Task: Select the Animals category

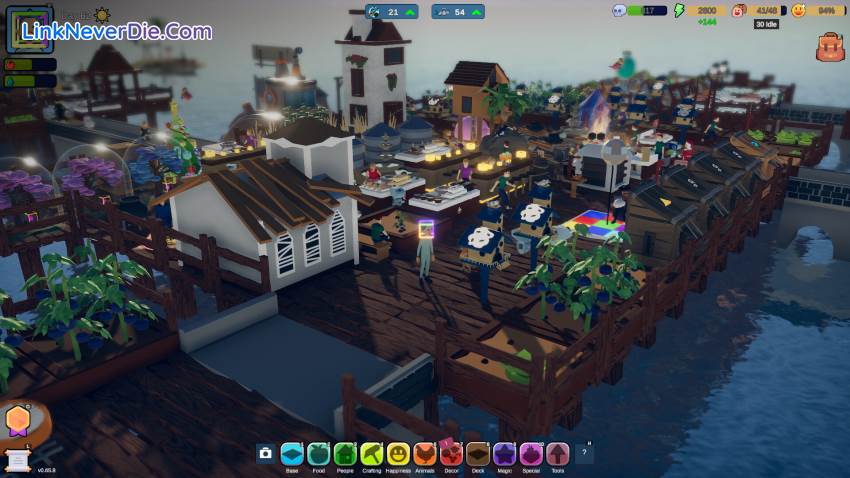Action: point(425,454)
